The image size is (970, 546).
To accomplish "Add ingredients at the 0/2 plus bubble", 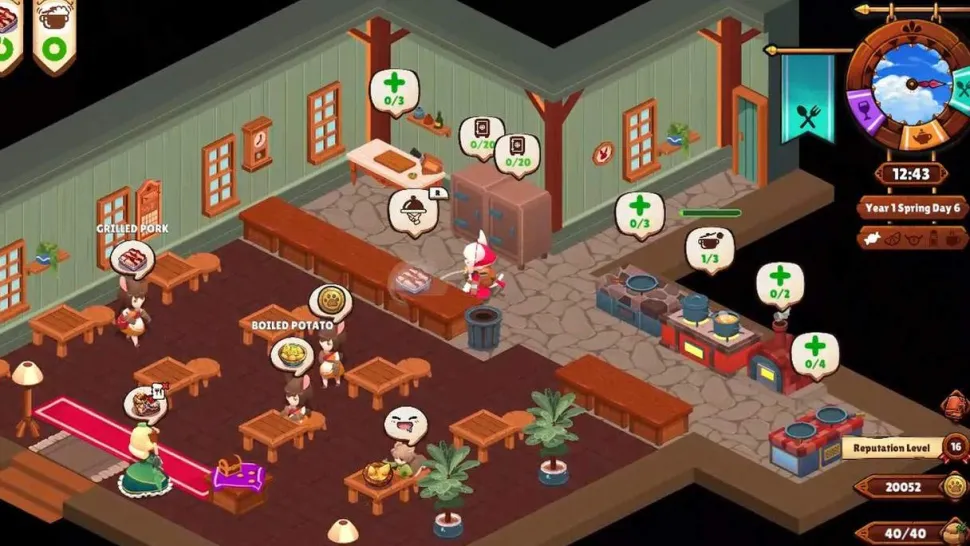I will [x=779, y=282].
